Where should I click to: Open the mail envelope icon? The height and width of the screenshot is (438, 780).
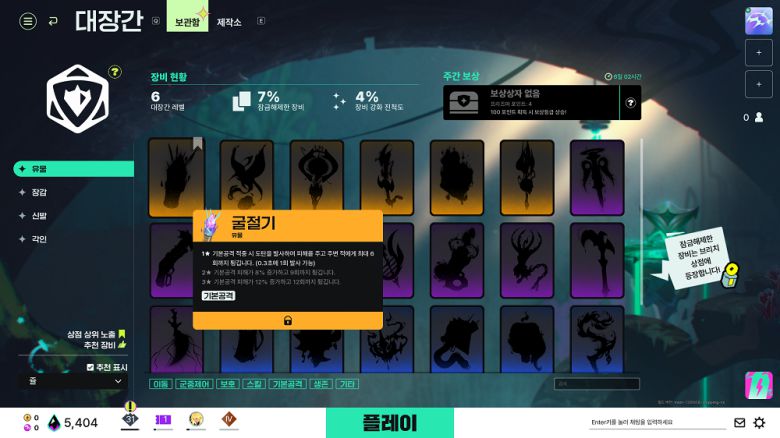coord(740,423)
